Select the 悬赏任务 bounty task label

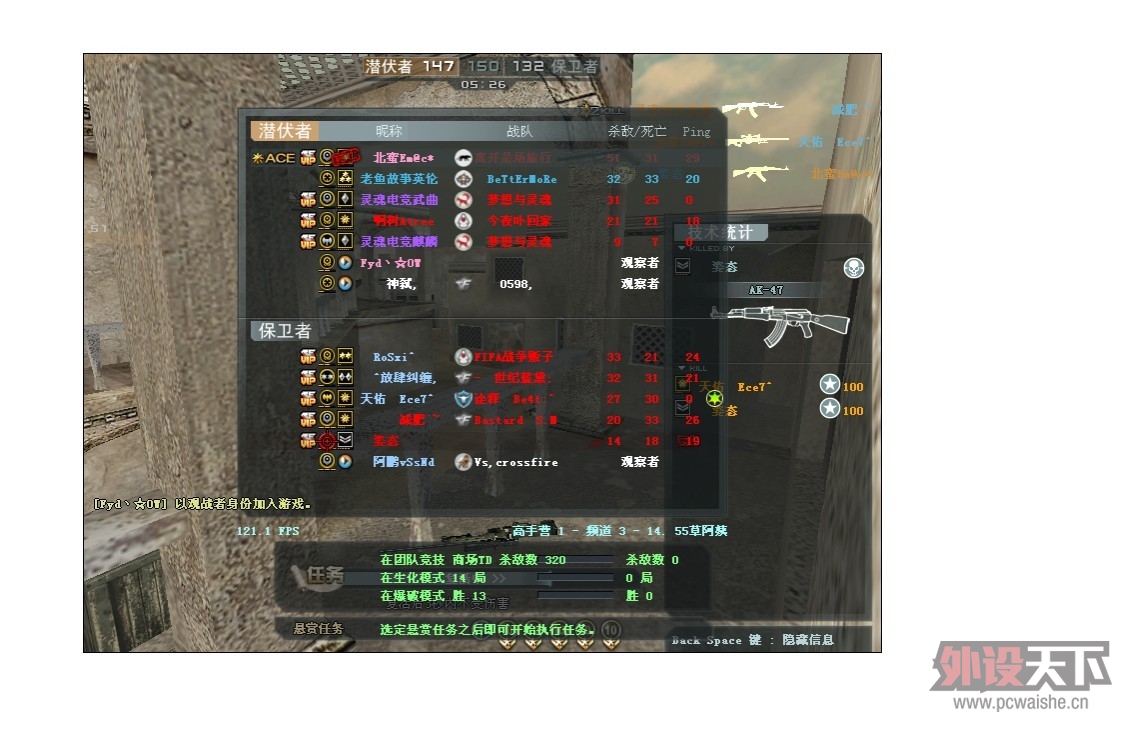pyautogui.click(x=318, y=629)
